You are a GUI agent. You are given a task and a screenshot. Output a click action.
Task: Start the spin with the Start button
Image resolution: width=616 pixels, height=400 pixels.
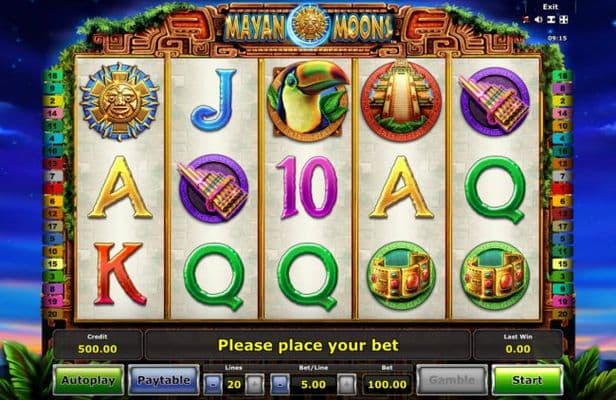[527, 380]
